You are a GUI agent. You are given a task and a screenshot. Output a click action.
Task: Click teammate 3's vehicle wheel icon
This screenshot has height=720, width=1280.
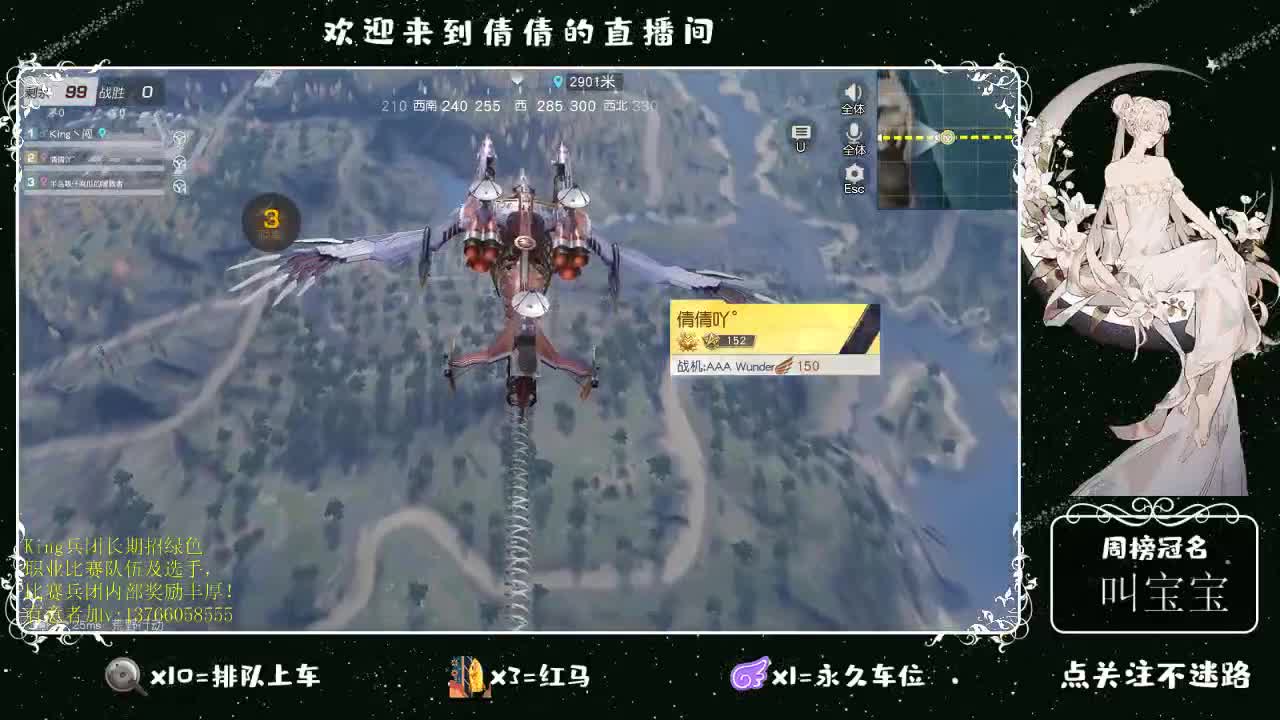[x=180, y=185]
